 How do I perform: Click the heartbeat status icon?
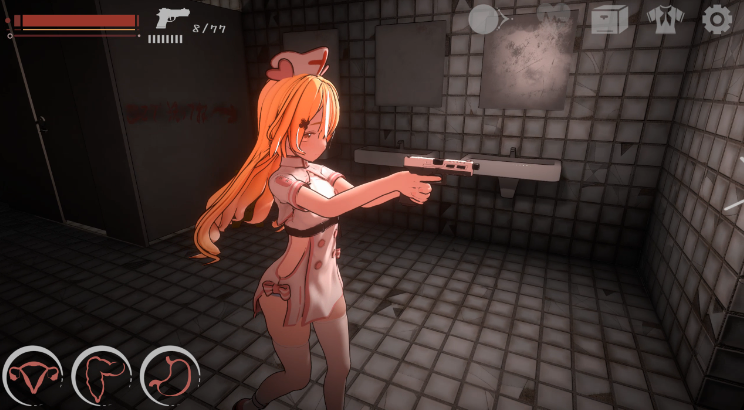pyautogui.click(x=553, y=17)
